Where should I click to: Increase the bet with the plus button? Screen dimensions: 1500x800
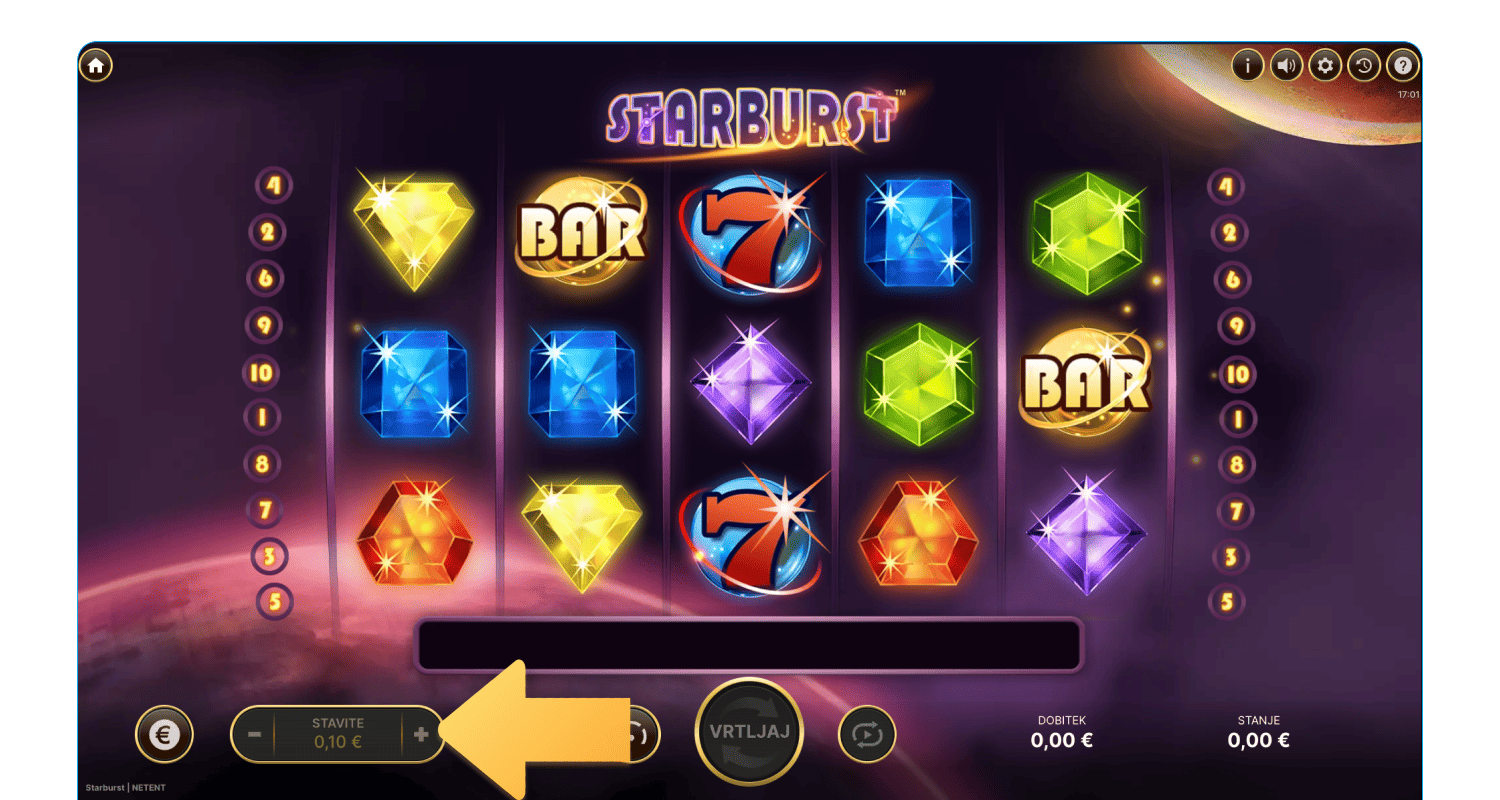coord(421,734)
